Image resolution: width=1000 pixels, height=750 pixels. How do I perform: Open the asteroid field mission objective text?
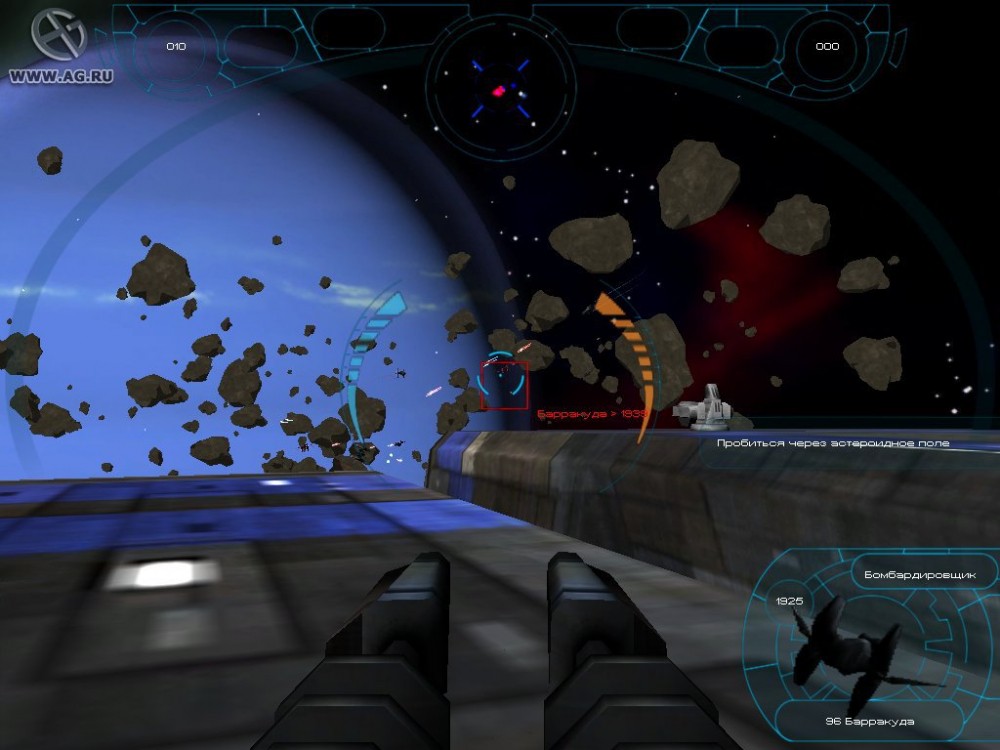833,442
